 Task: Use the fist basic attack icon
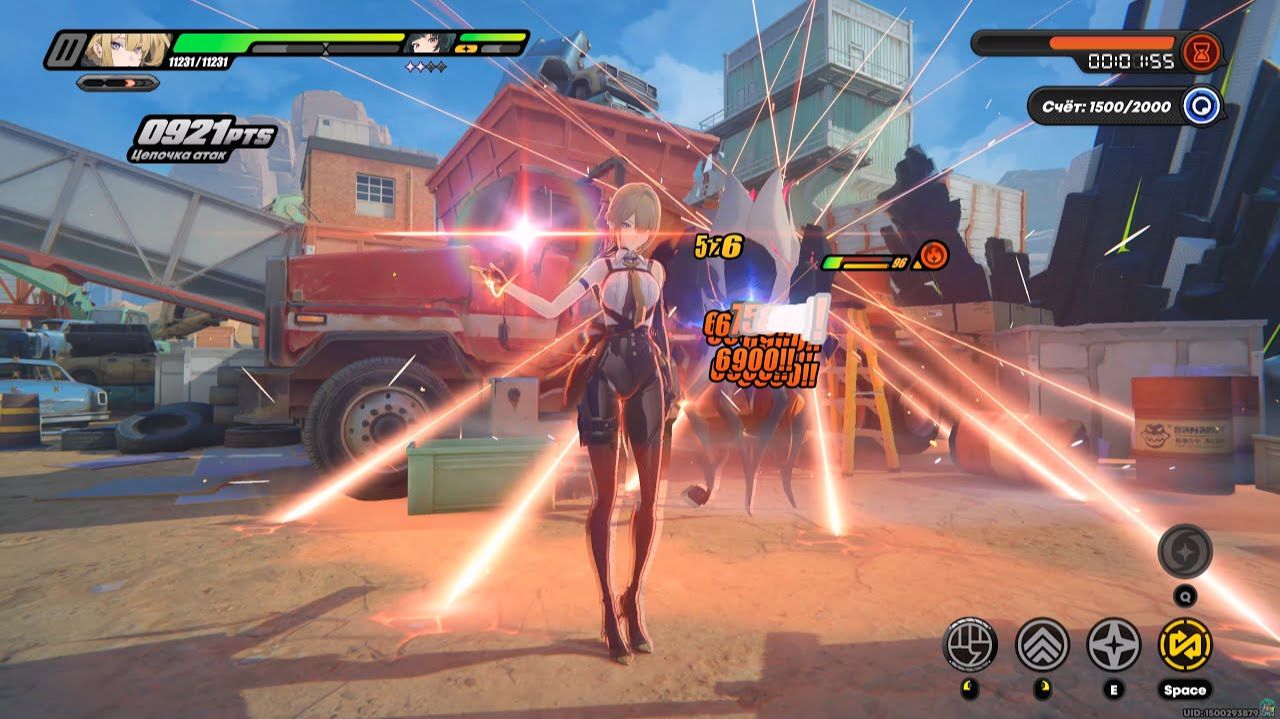(970, 644)
